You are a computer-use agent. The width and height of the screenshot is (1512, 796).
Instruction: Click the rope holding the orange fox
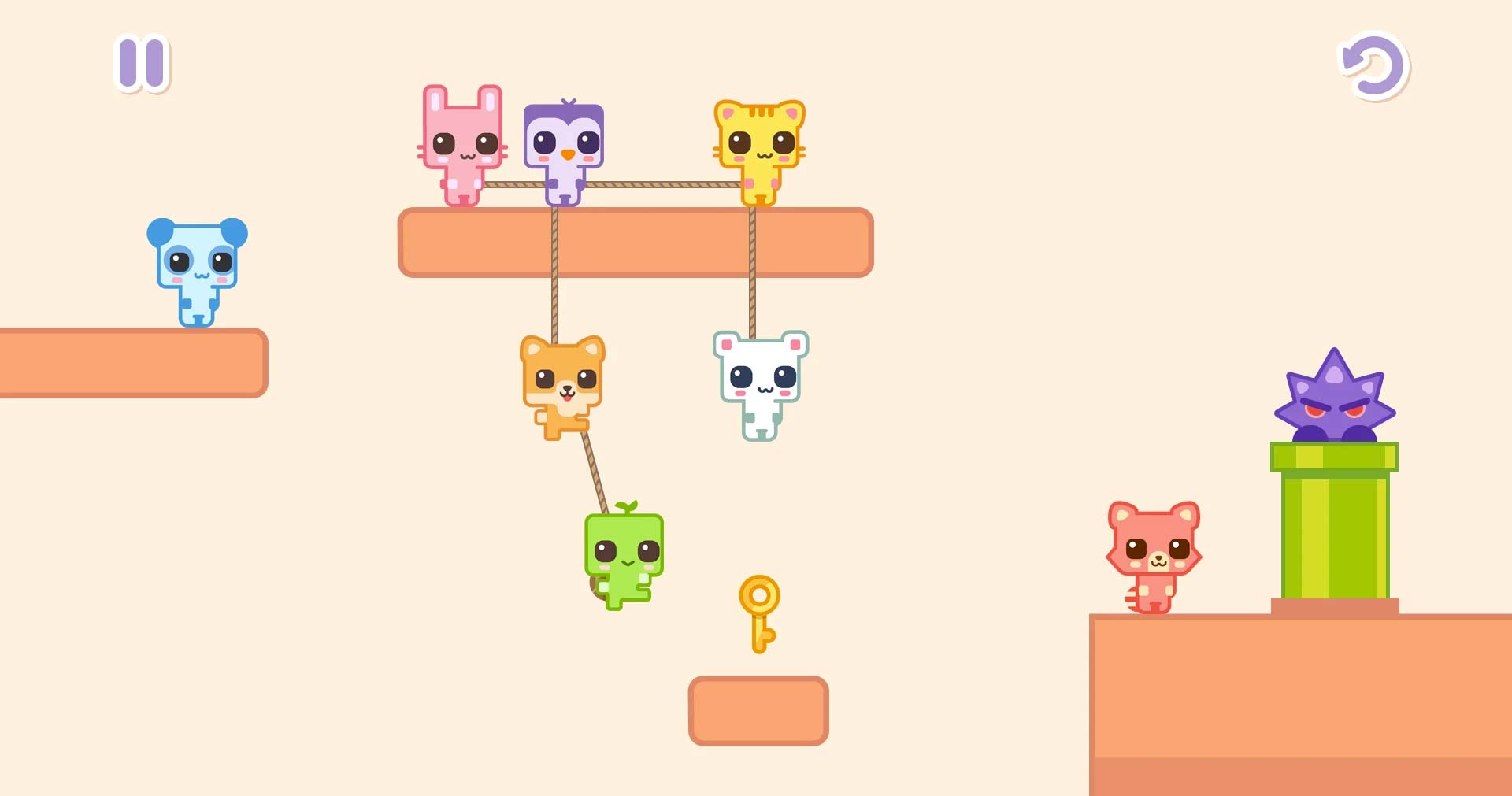[x=555, y=307]
